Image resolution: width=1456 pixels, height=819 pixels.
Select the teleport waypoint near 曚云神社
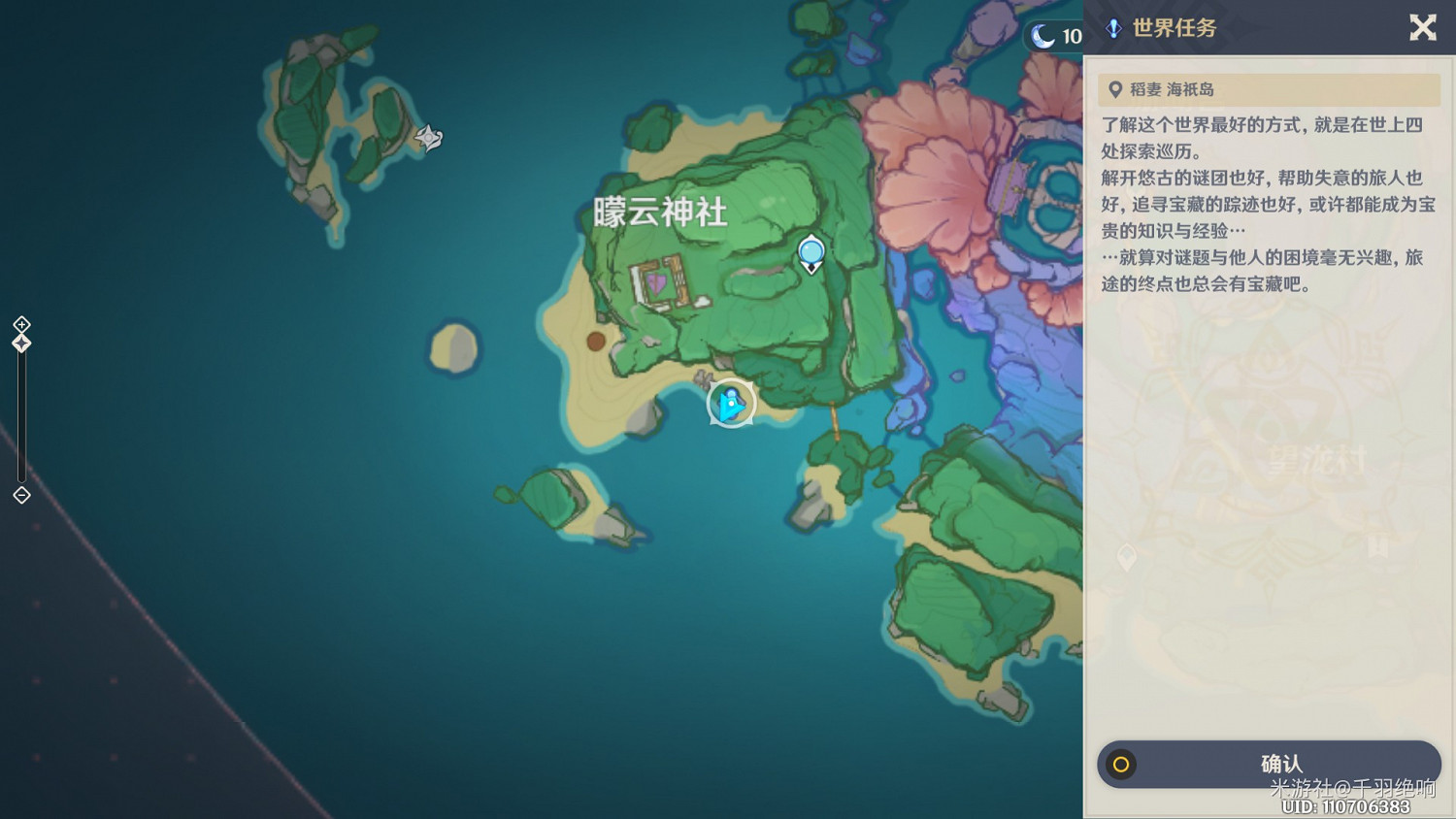coord(811,254)
